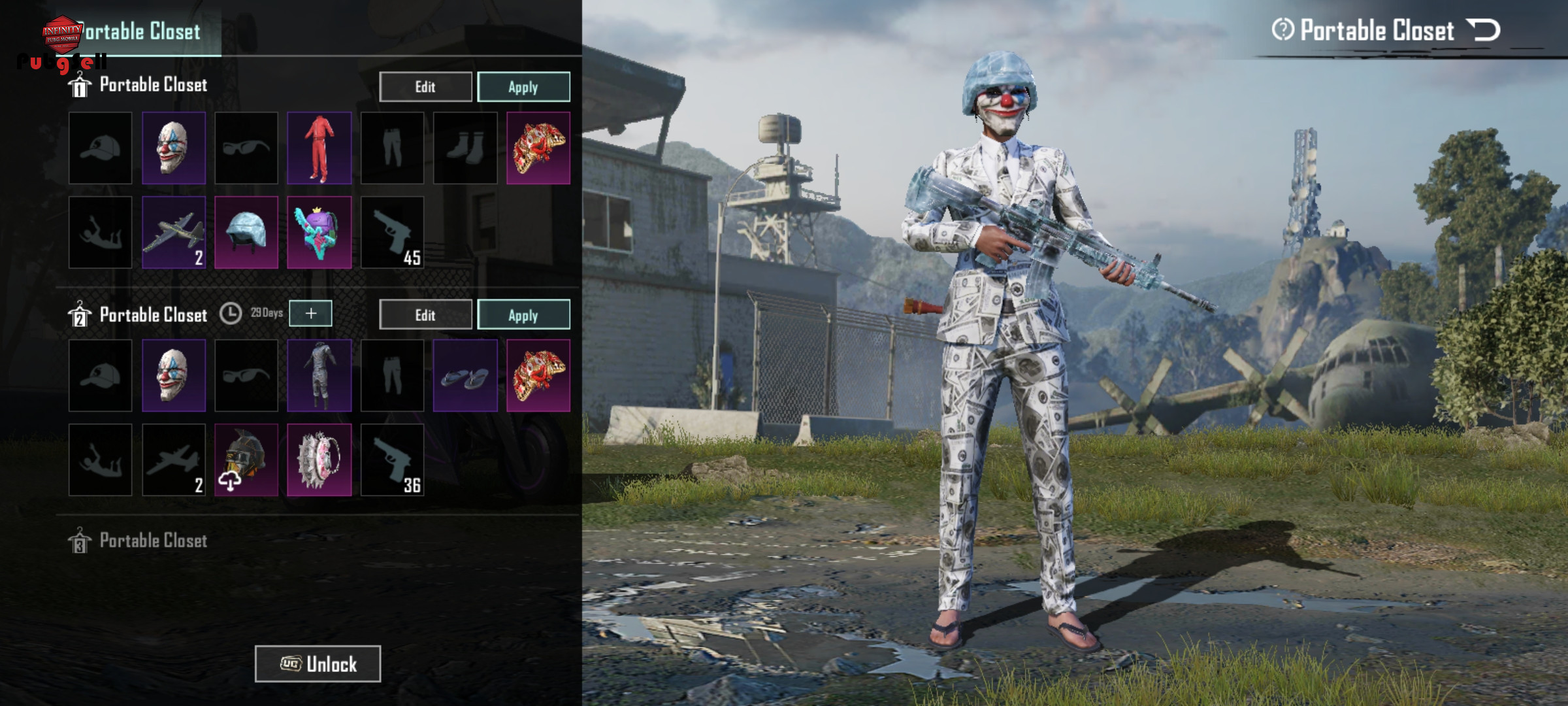Edit the second Portable Closet
This screenshot has height=706, width=1568.
(x=425, y=315)
